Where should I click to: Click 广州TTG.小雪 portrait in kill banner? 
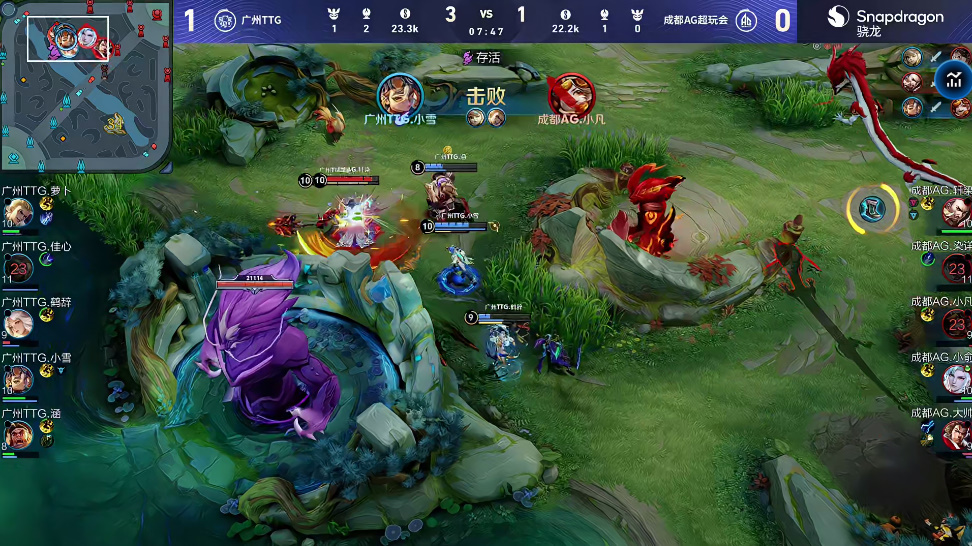[400, 95]
